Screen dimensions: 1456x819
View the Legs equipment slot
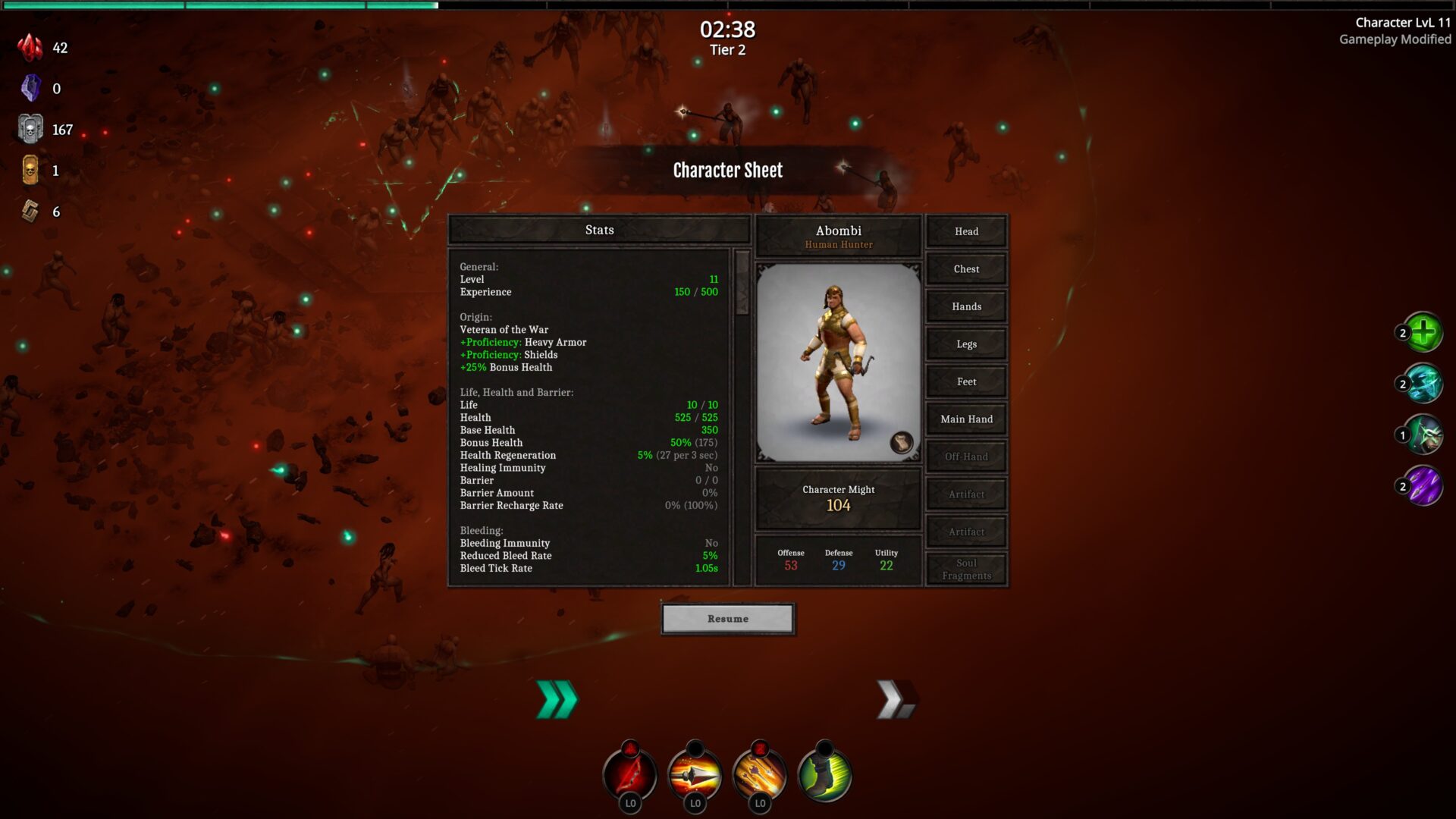[x=966, y=344]
